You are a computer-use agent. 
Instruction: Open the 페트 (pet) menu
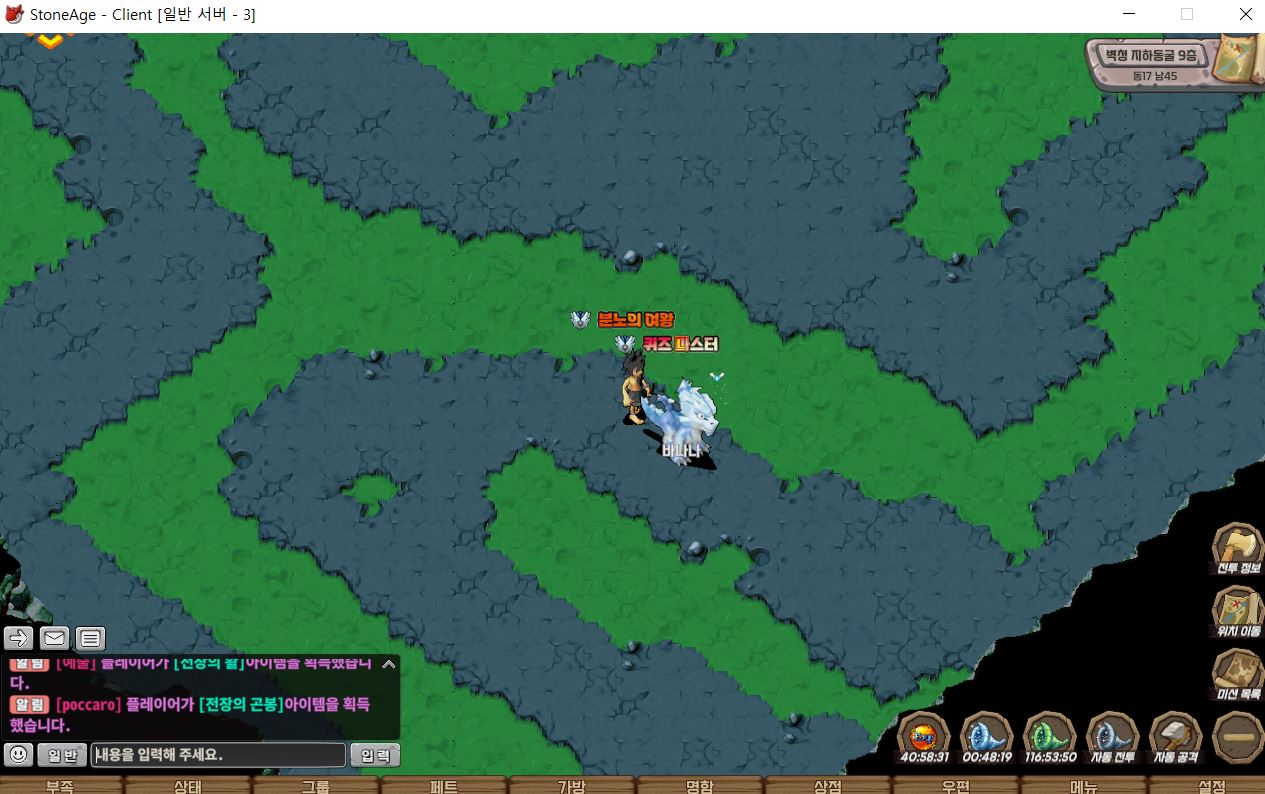pos(444,785)
